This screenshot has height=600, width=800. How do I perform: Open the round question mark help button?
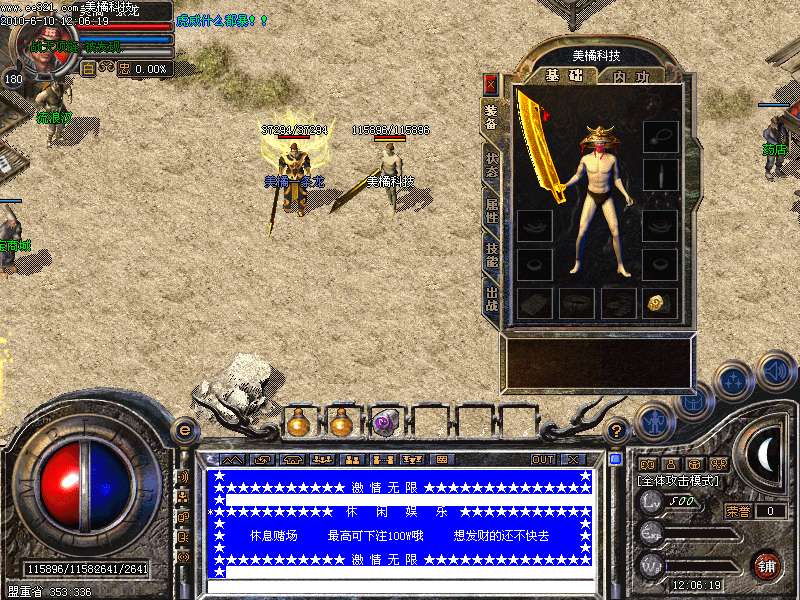click(x=617, y=431)
